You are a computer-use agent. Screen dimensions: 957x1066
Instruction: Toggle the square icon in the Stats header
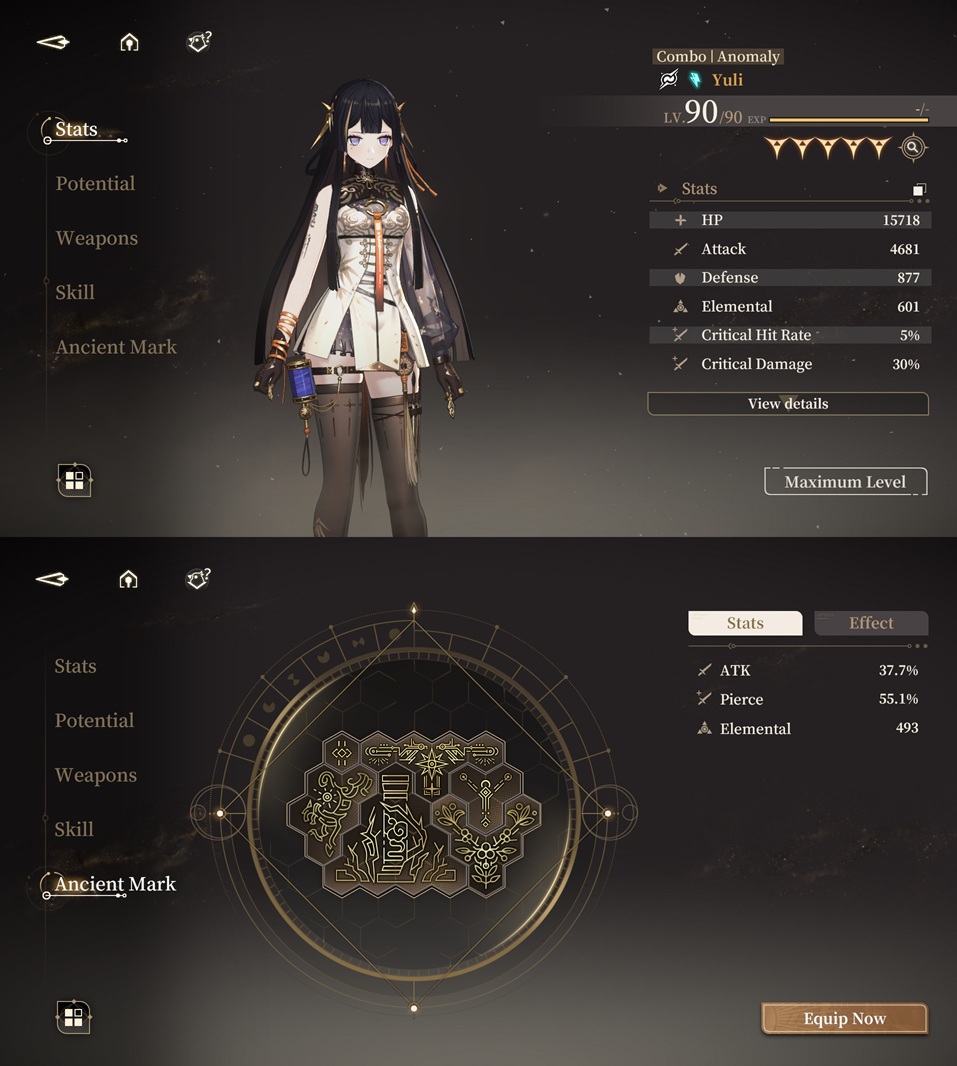click(919, 189)
